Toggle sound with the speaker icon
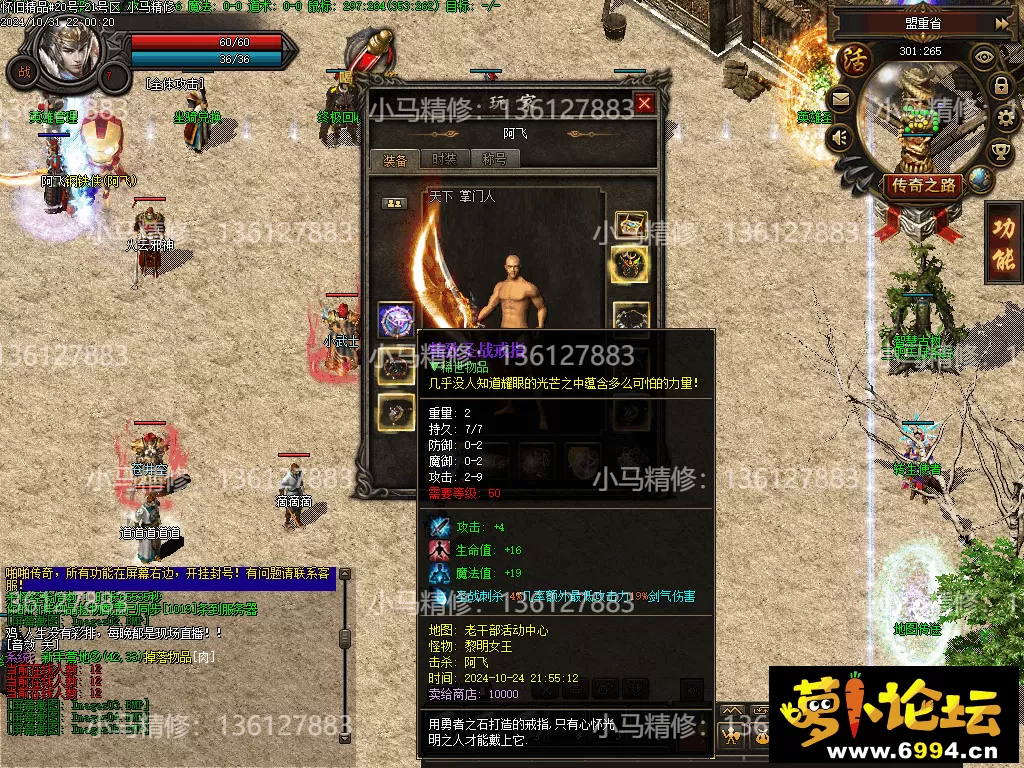1024x768 pixels. tap(840, 137)
